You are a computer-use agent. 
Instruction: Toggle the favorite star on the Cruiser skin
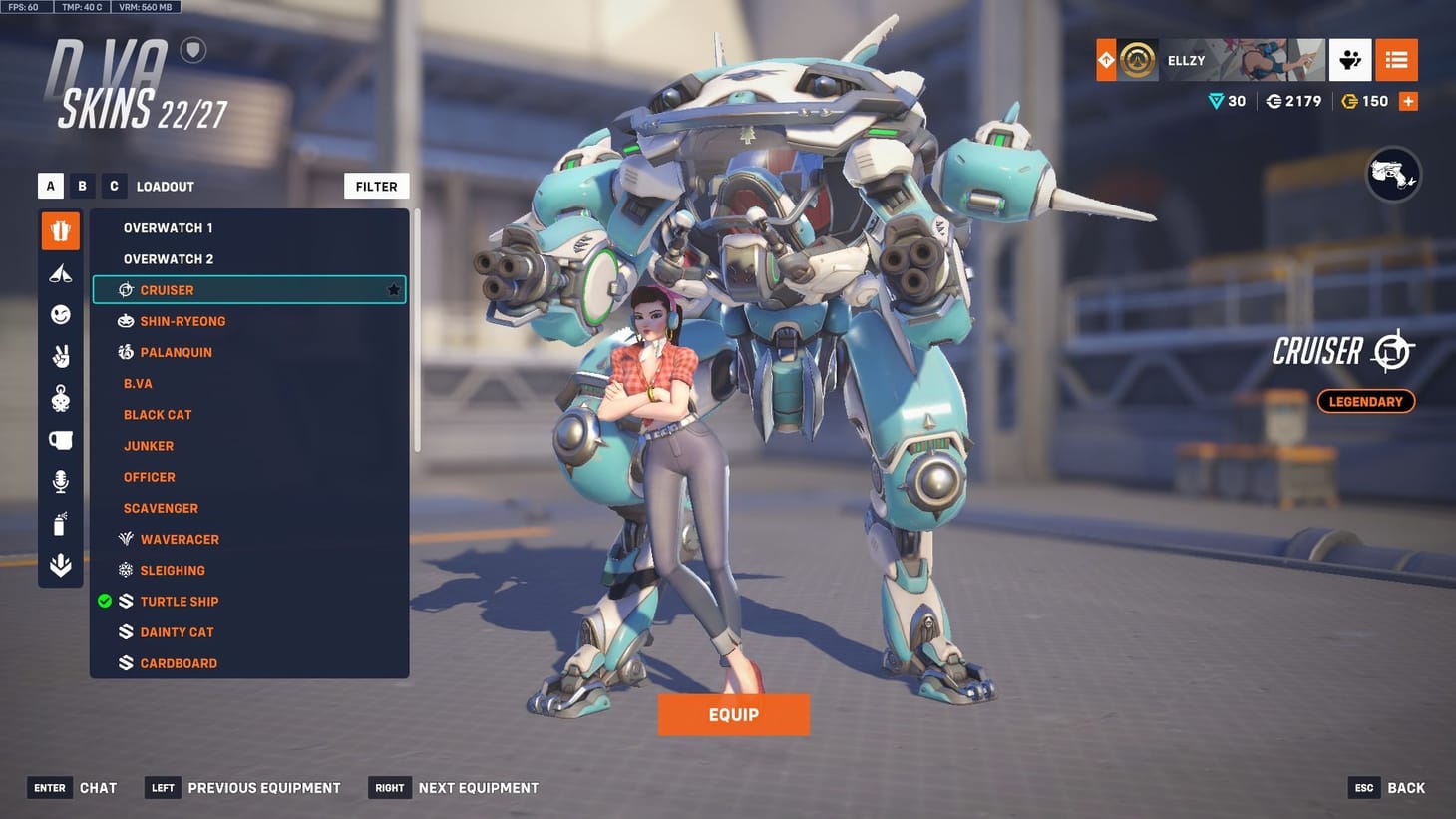pos(393,289)
